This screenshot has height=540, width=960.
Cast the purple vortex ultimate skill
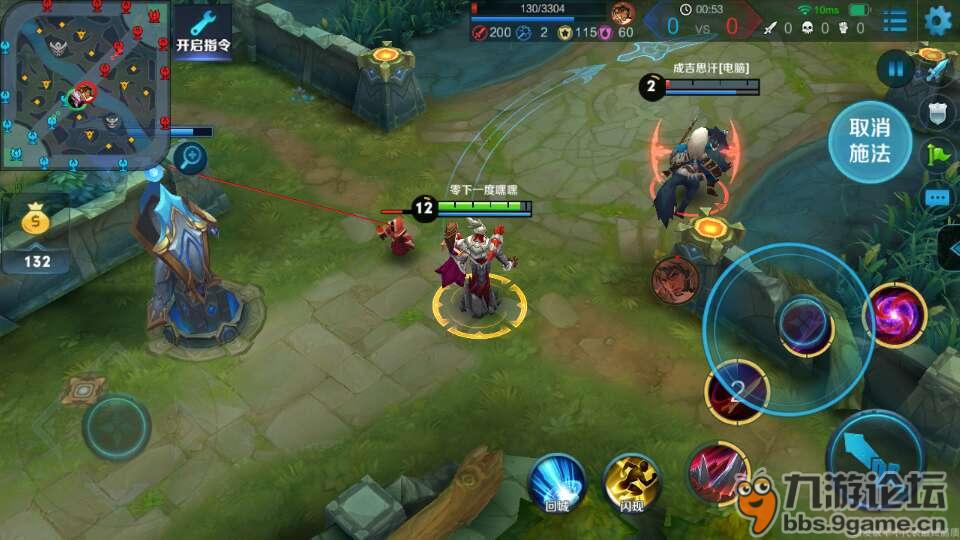tap(895, 315)
